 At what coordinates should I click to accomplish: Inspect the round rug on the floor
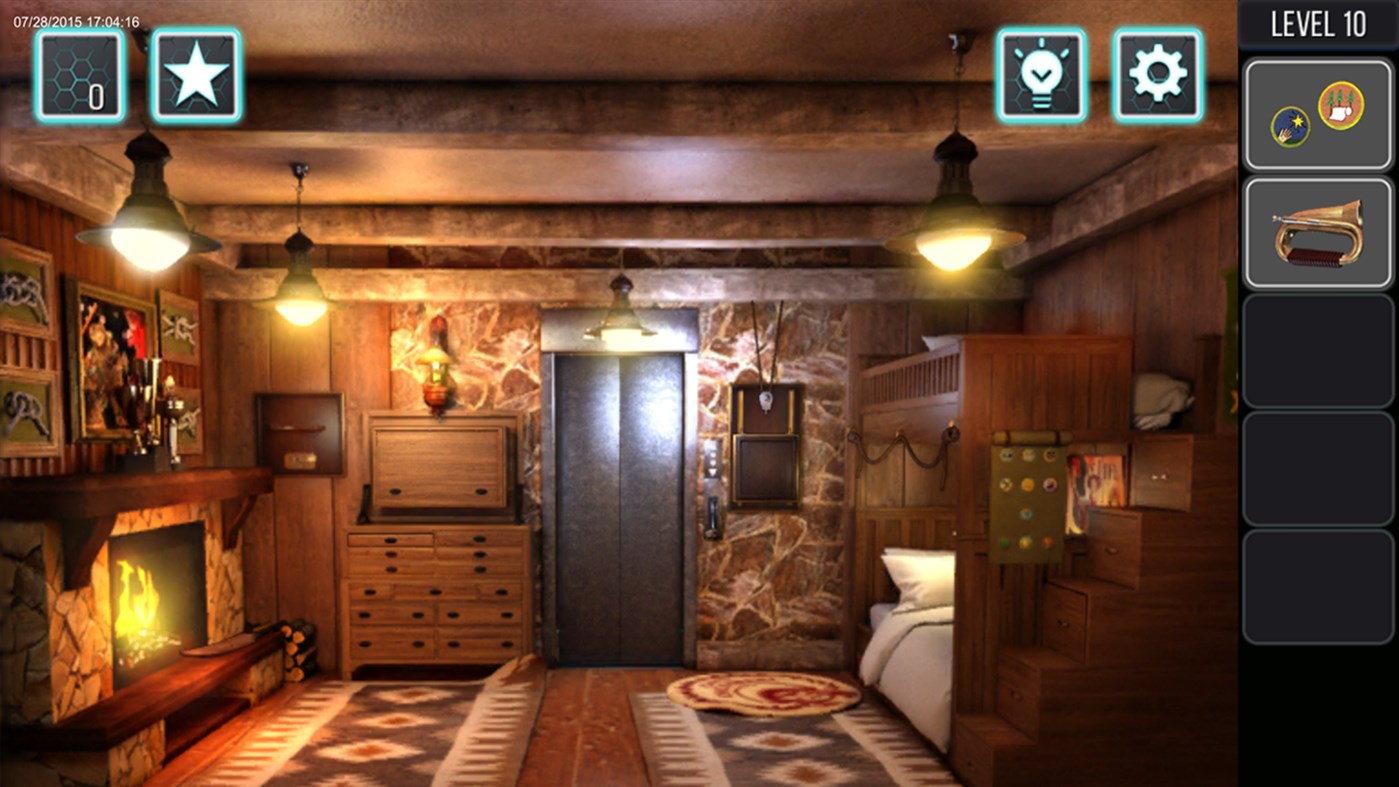765,695
